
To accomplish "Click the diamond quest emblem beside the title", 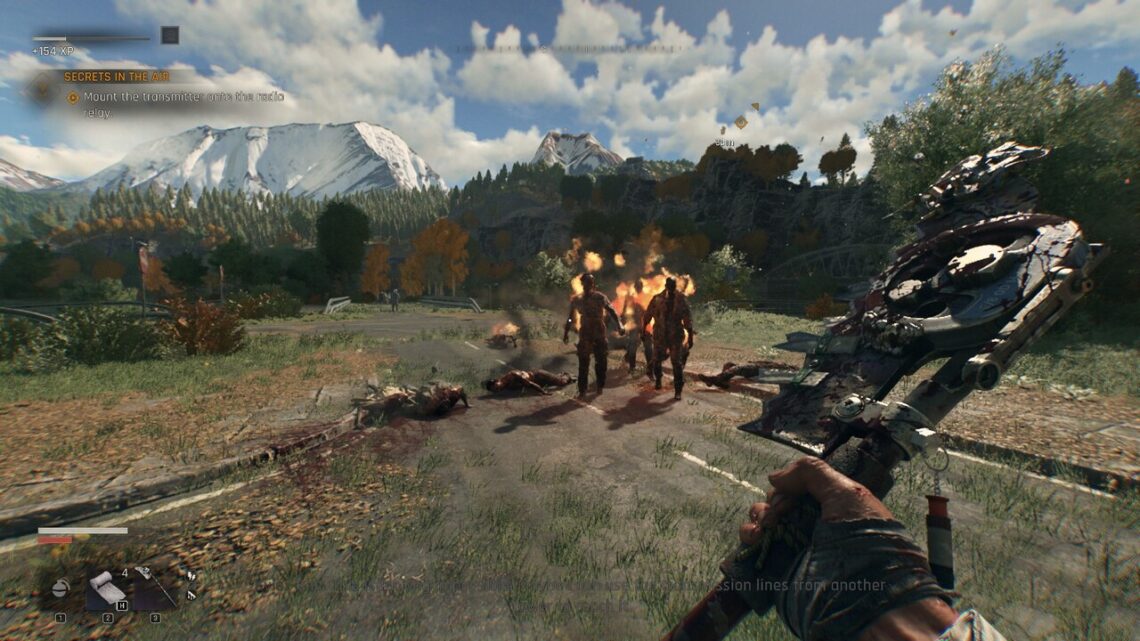I will [x=42, y=88].
